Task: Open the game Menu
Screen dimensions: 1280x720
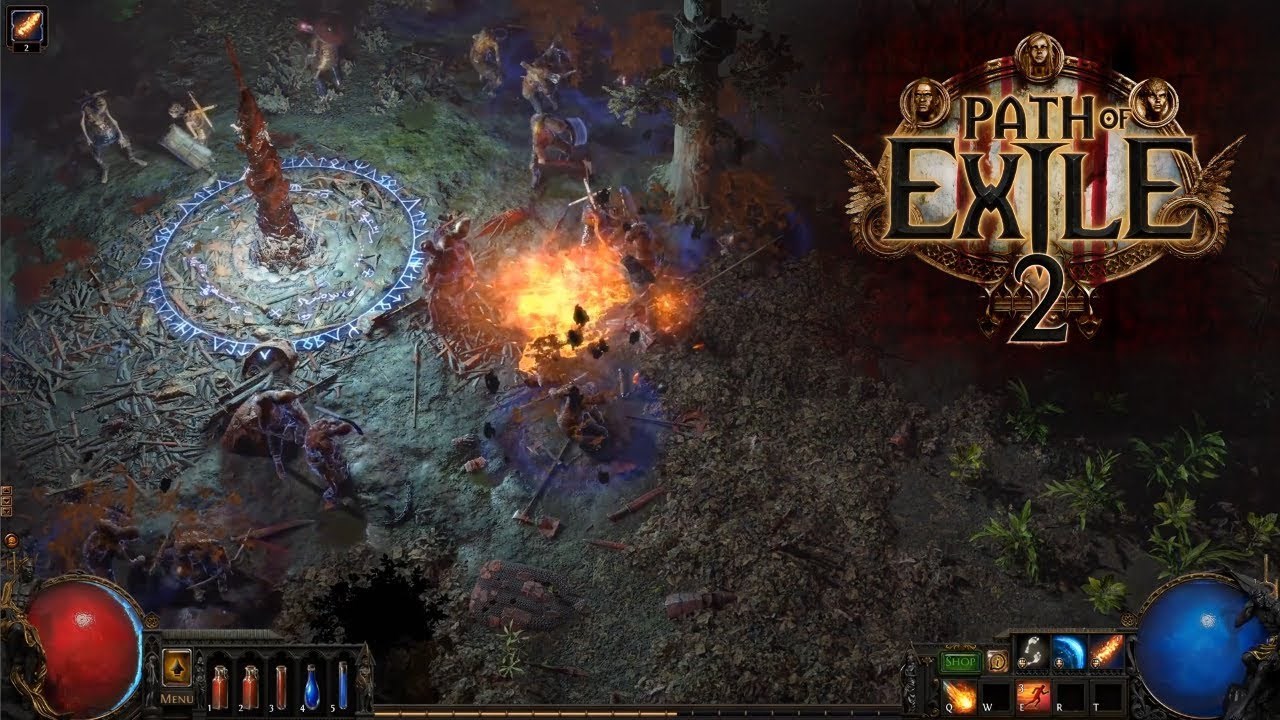Action: click(177, 698)
